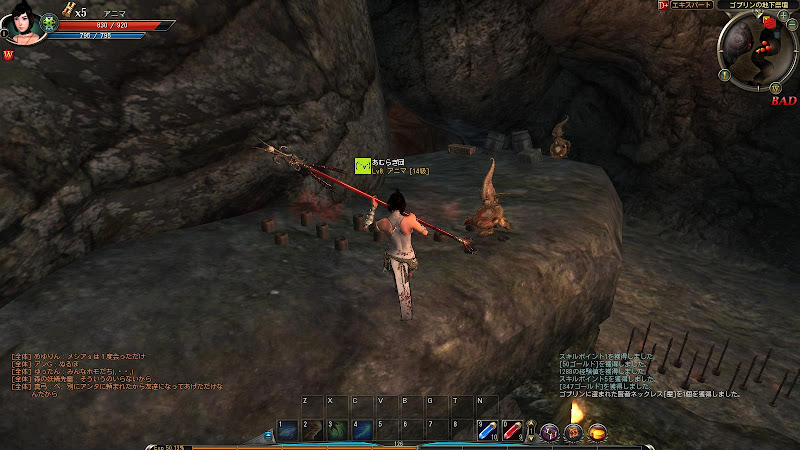Click the circular minimap

(x=754, y=51)
